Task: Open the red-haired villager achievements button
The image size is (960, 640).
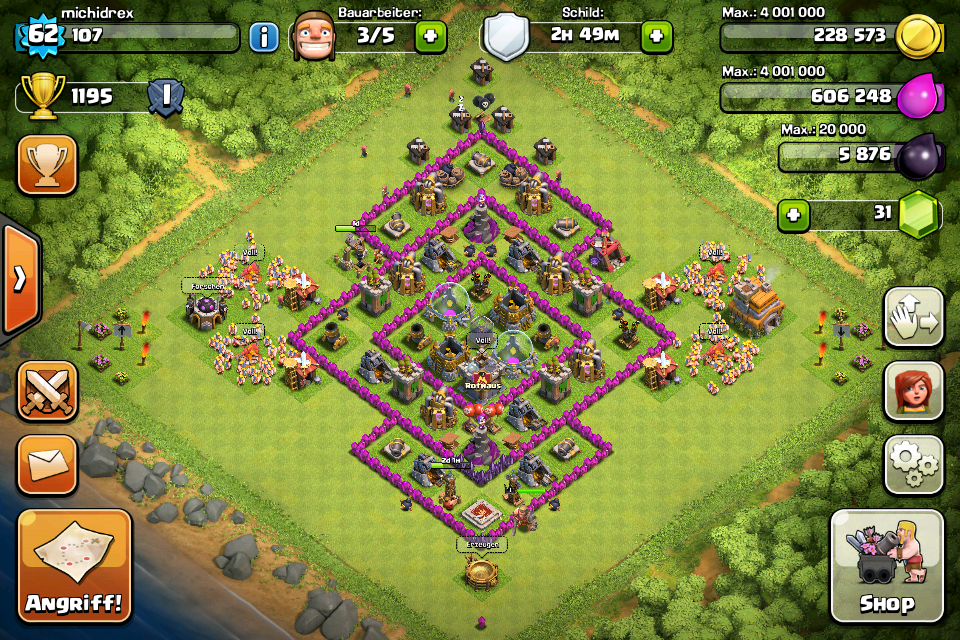Action: coord(913,391)
